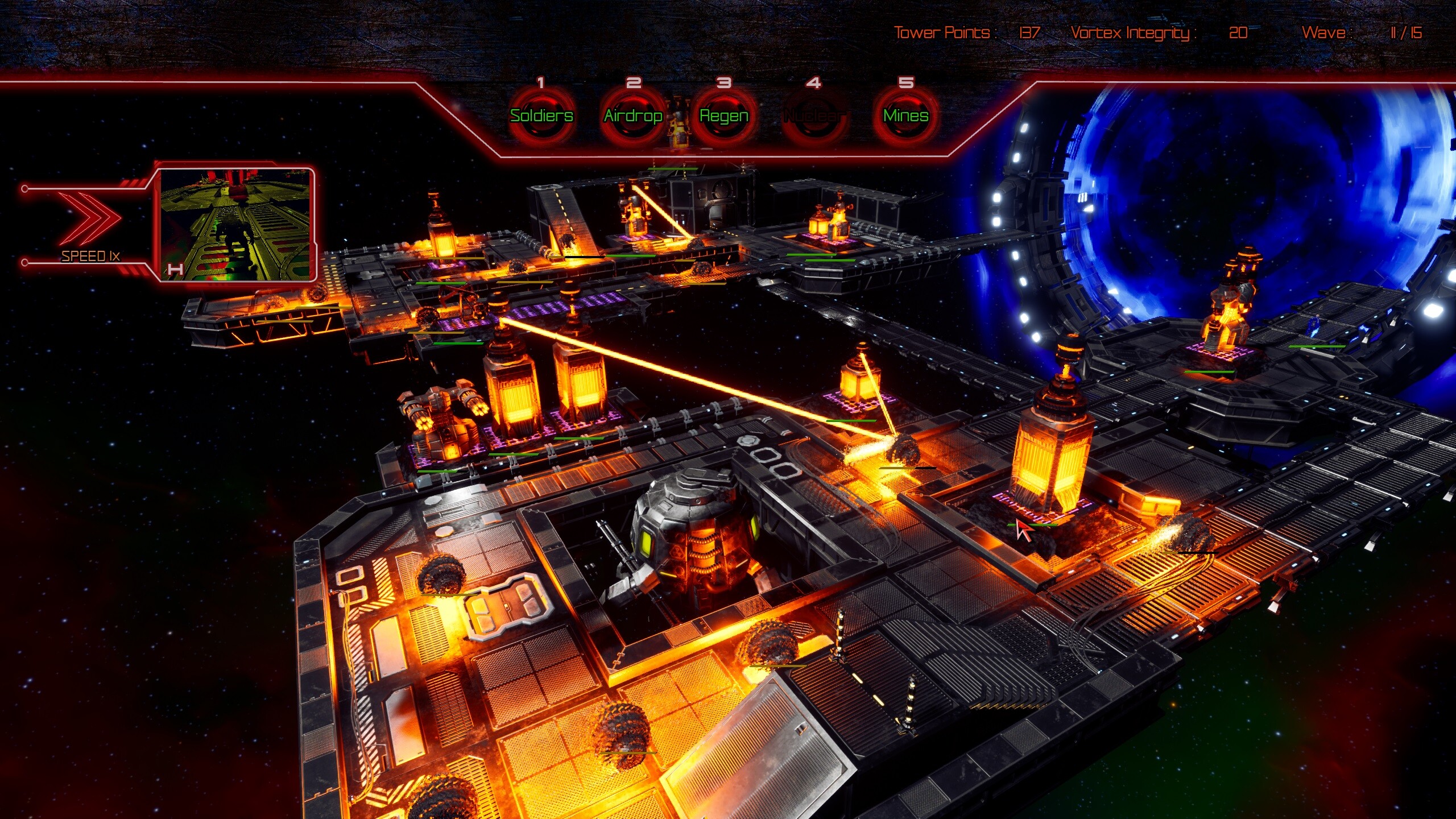
Task: Activate the Soldiers ability
Action: coord(543,116)
